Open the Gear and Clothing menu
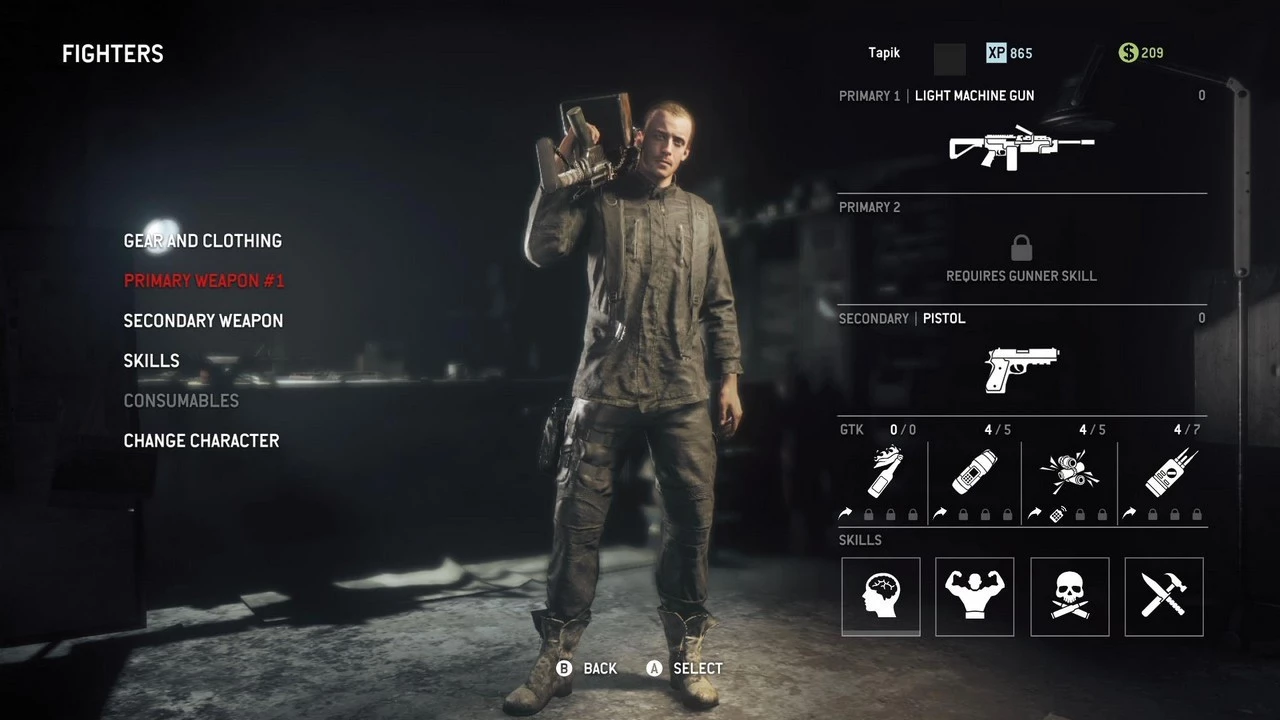The width and height of the screenshot is (1280, 720). coord(202,241)
